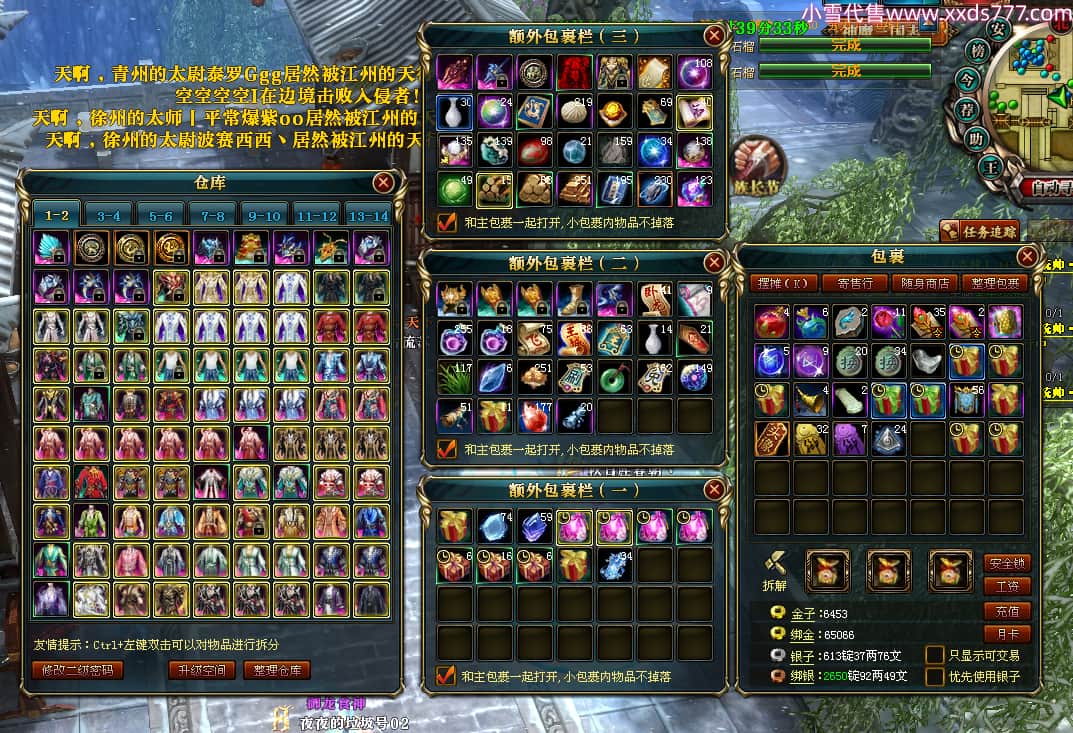
Task: Click the 安全锁 safety lock button
Action: (1006, 563)
